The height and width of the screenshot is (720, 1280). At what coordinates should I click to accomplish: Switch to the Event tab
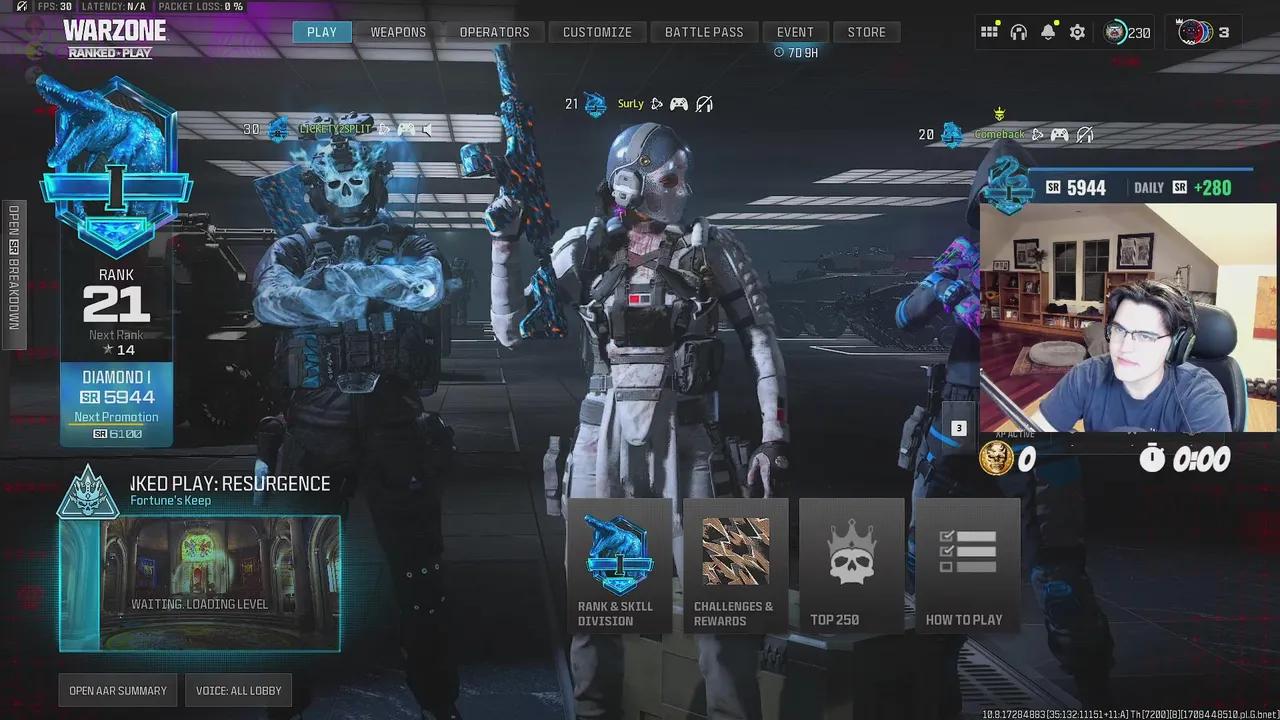pos(795,32)
